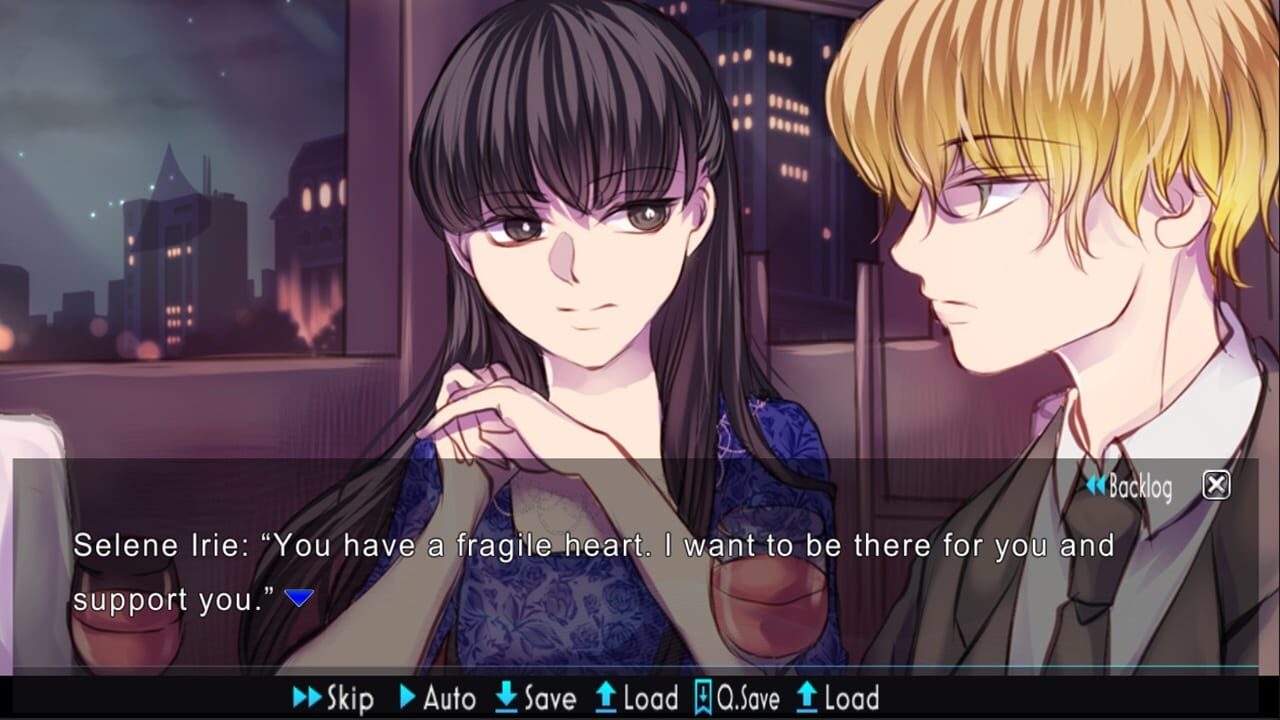Hide the dialogue textbox with the X button

click(1215, 485)
